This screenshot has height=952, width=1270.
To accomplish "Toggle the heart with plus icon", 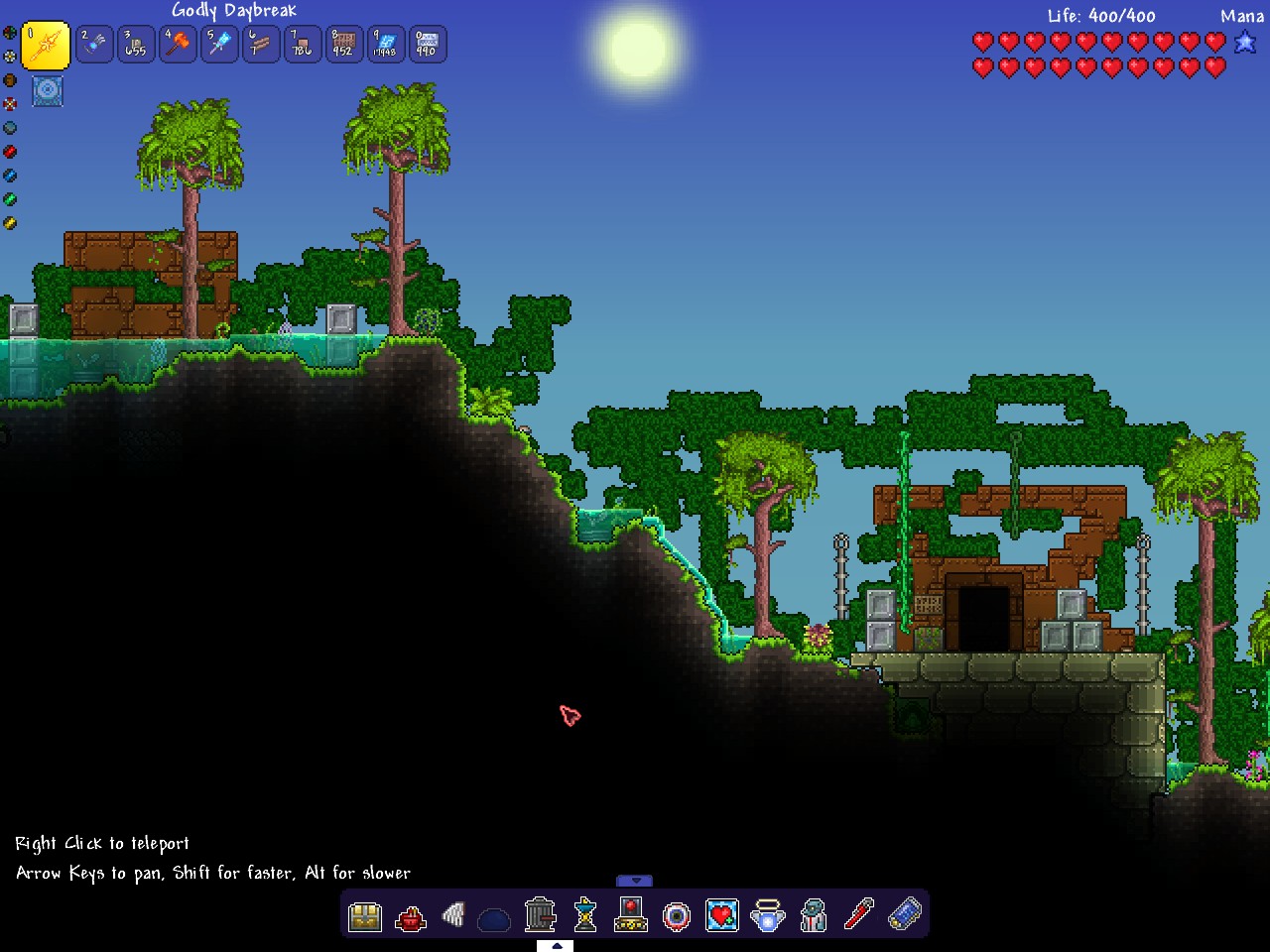I will pos(722,915).
